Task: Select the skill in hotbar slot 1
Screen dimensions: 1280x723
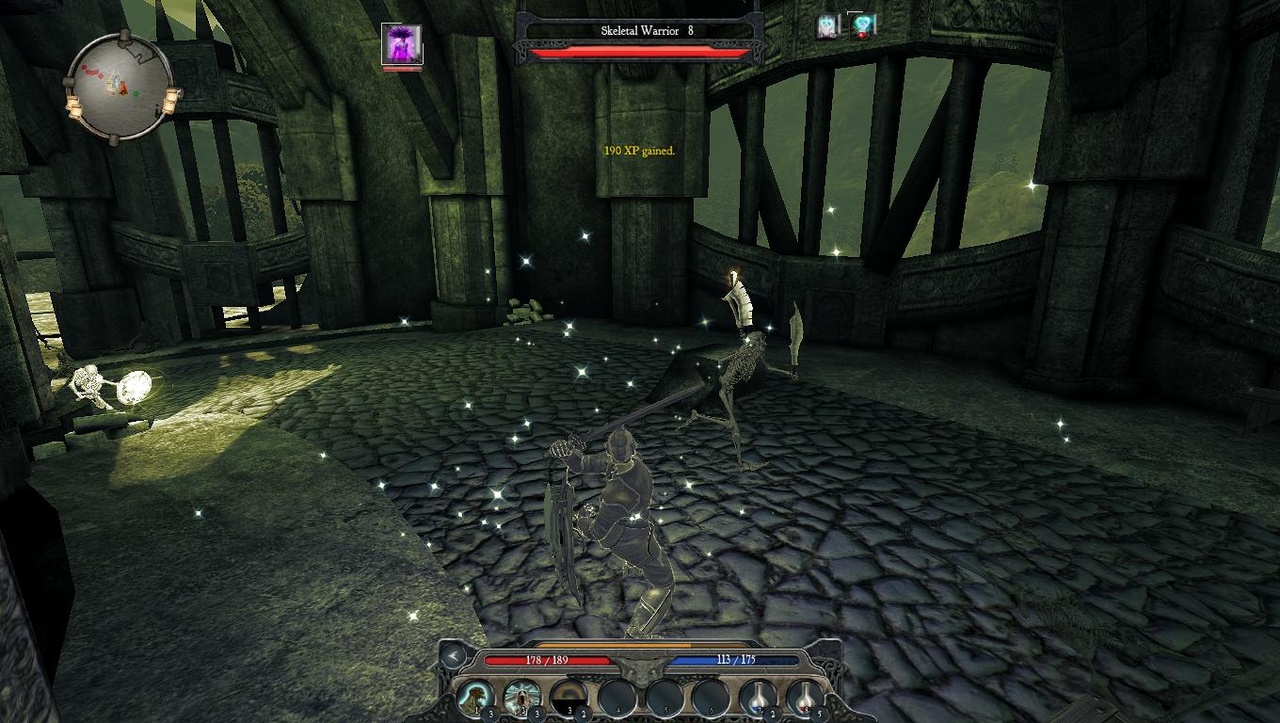Action: 476,697
